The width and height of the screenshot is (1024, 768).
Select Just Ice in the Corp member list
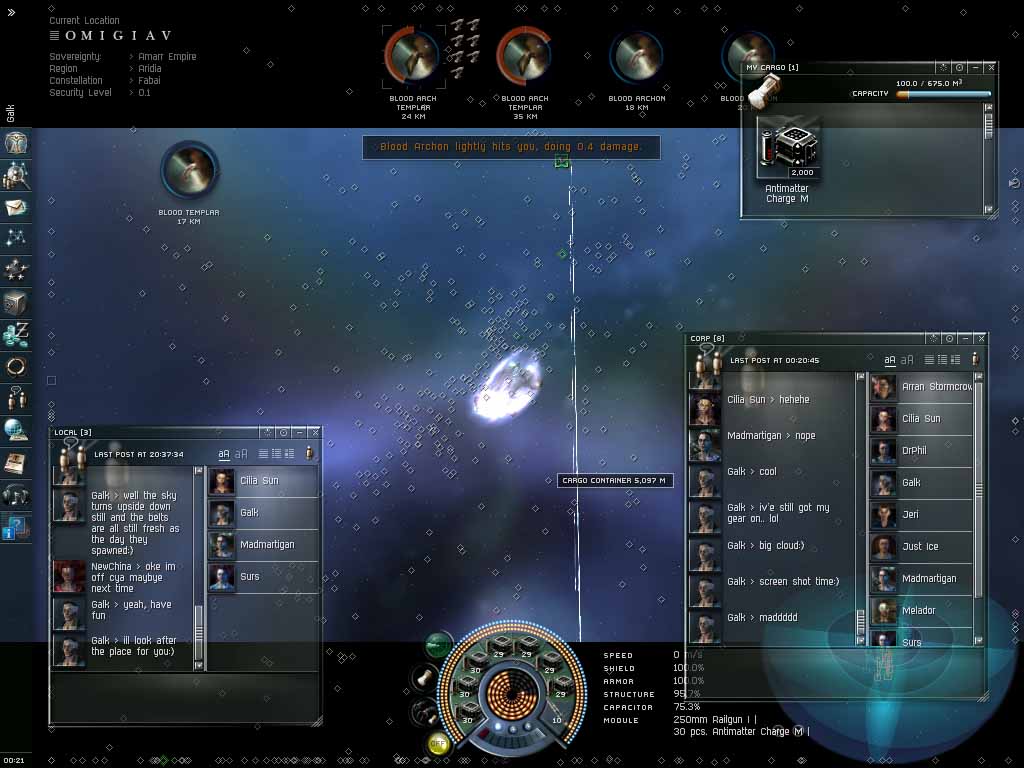(x=919, y=547)
